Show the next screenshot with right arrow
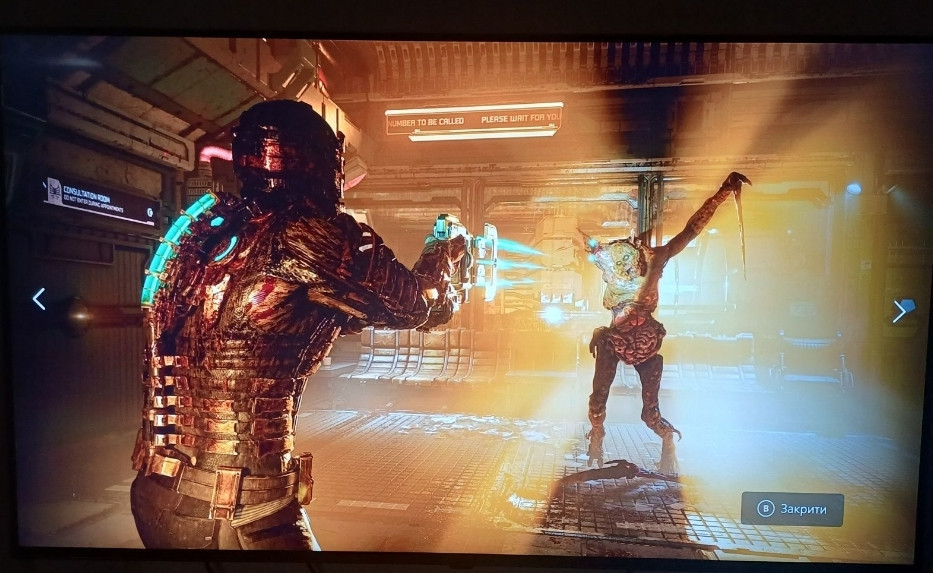 click(x=899, y=311)
